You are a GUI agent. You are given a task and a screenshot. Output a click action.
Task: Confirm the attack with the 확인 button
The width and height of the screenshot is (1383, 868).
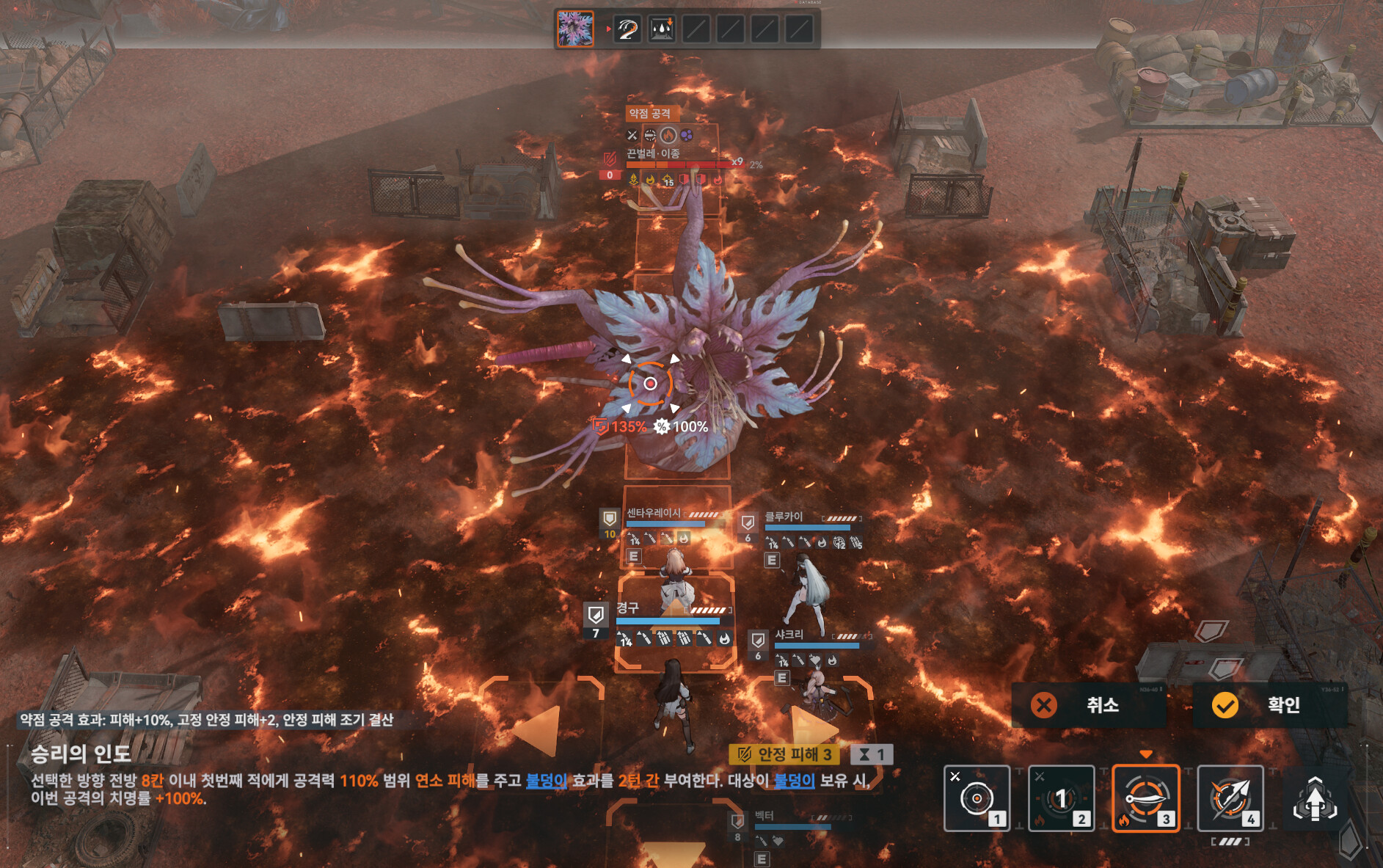[1269, 705]
